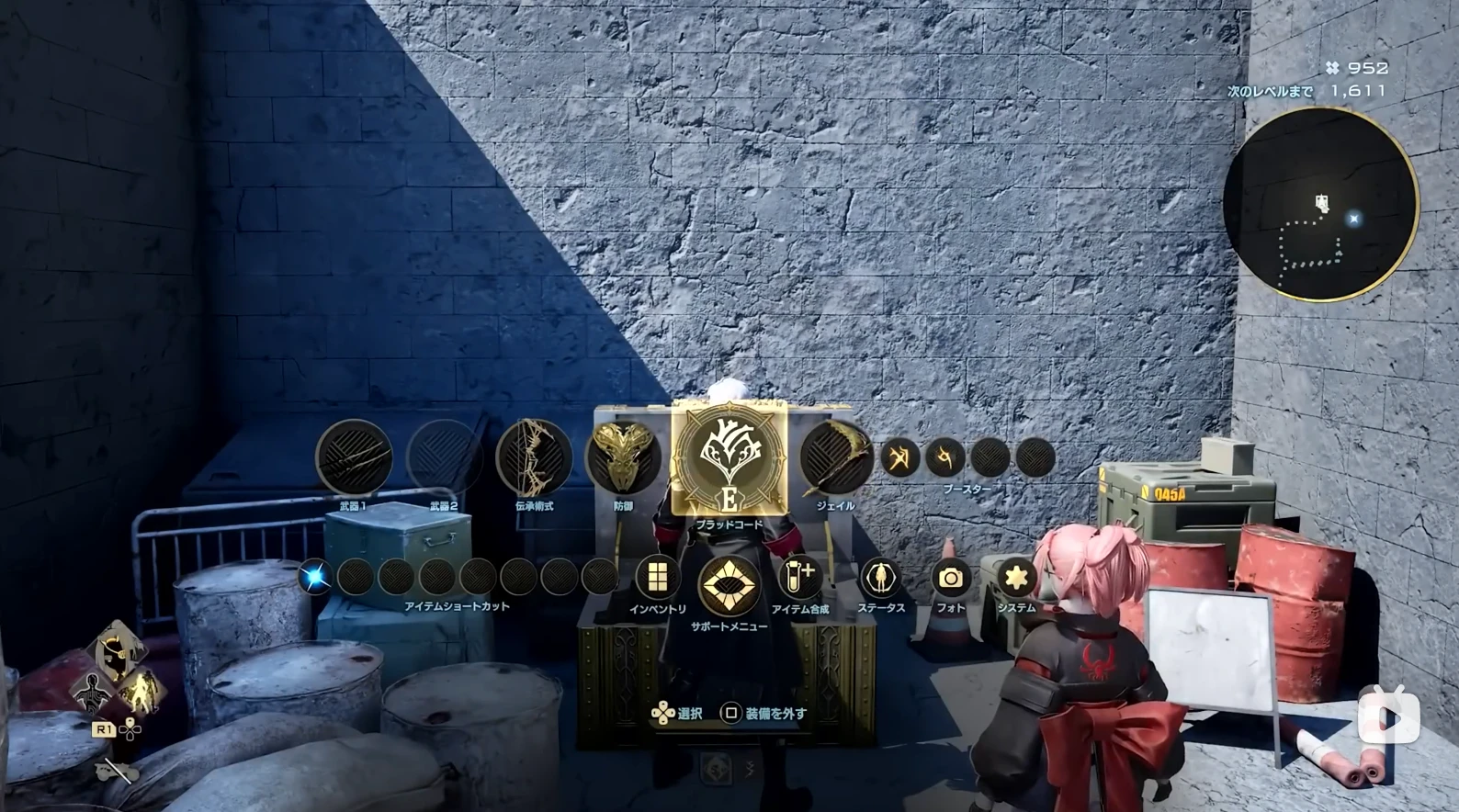Select the Weapon 1 (武器1) equipment slot
This screenshot has height=812, width=1459.
[354, 457]
